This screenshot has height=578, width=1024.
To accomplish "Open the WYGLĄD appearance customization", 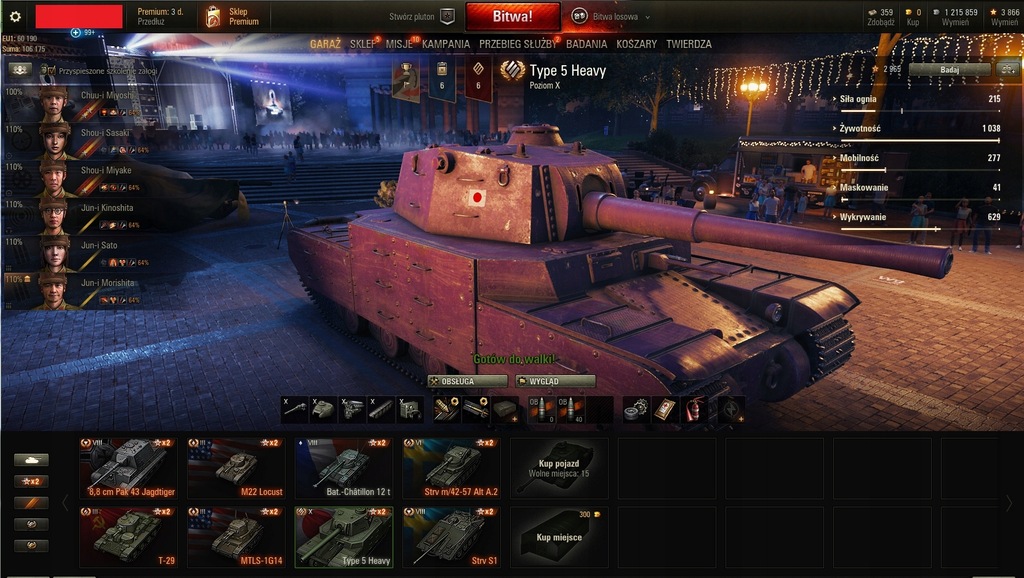I will pyautogui.click(x=555, y=381).
